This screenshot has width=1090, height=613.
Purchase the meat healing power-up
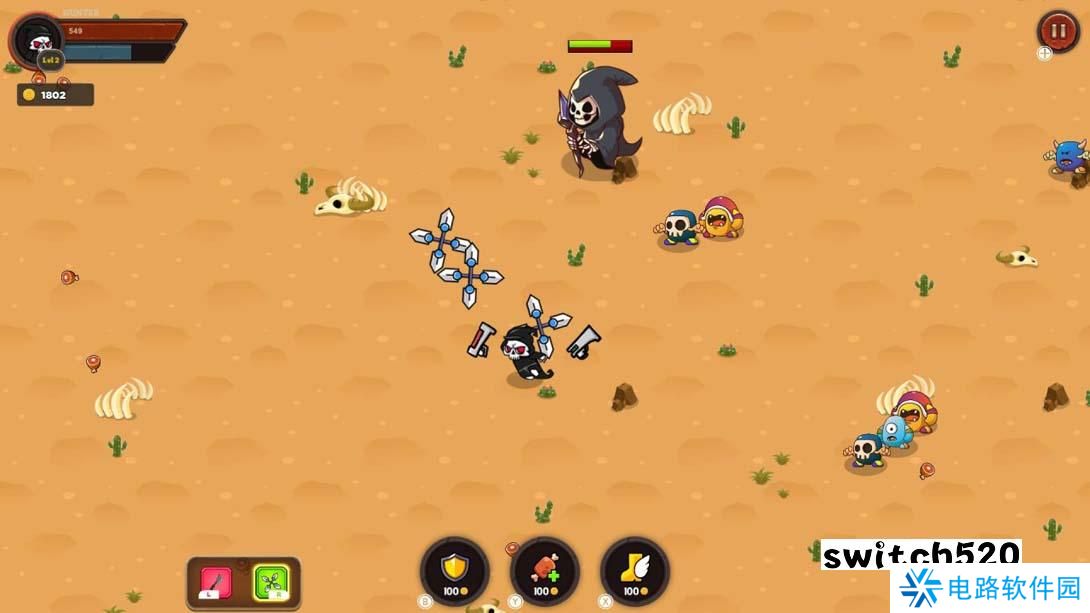[544, 570]
